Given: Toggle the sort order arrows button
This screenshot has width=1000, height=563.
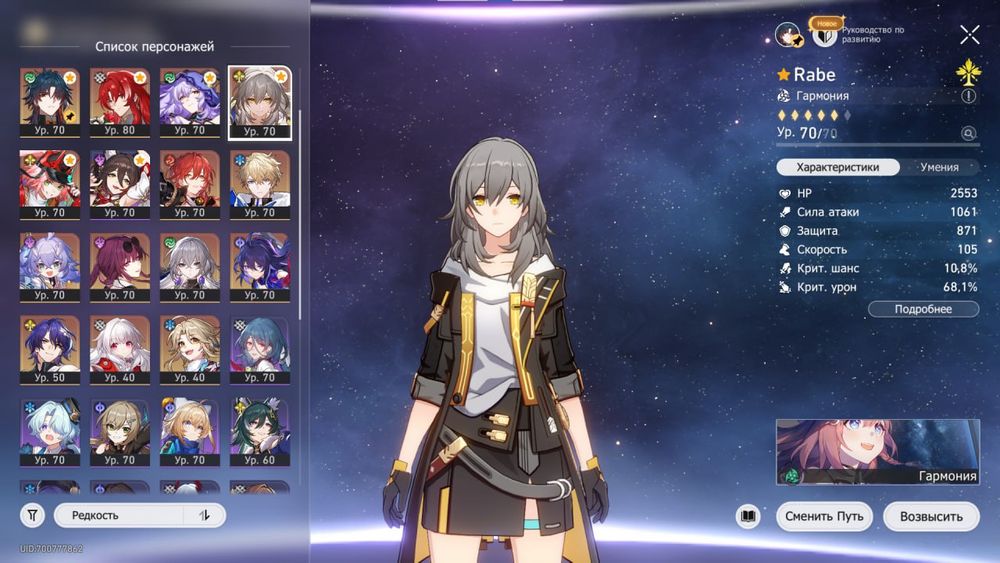Looking at the screenshot, I should [x=205, y=515].
